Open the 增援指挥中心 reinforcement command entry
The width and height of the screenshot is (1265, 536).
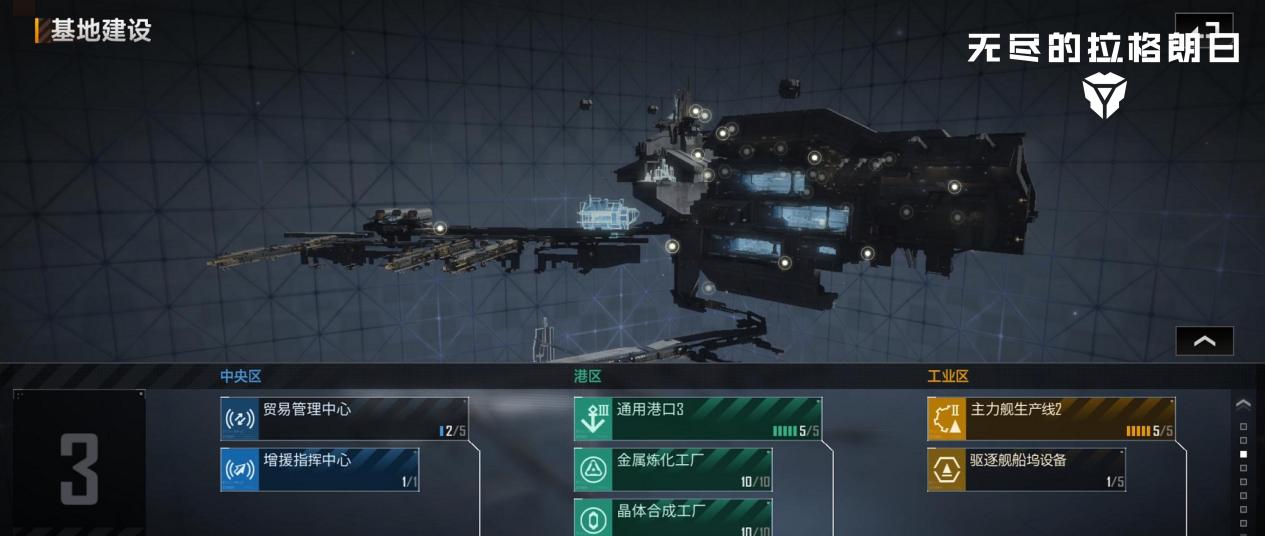coord(319,470)
